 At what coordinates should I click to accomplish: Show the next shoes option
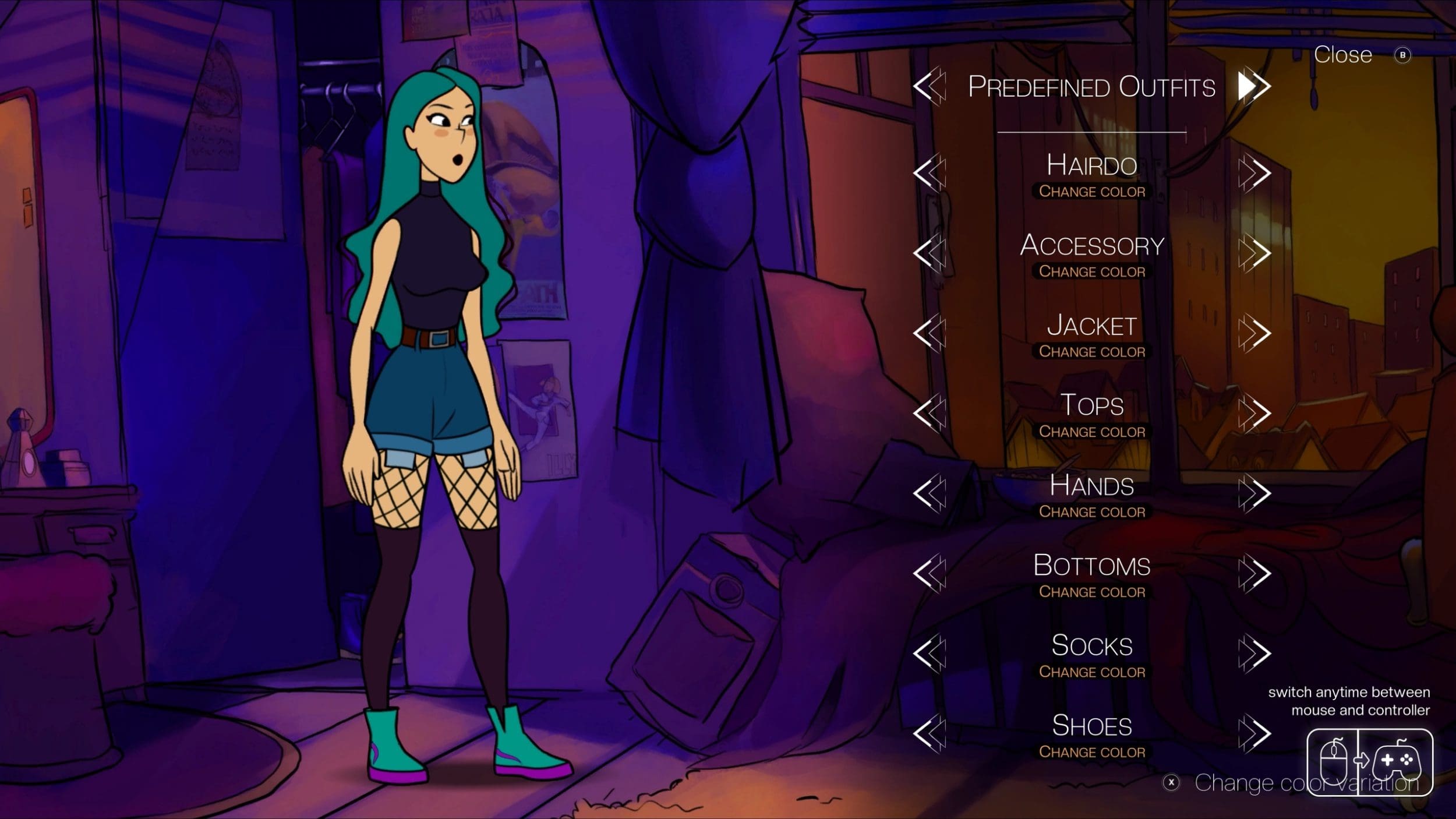click(1254, 733)
